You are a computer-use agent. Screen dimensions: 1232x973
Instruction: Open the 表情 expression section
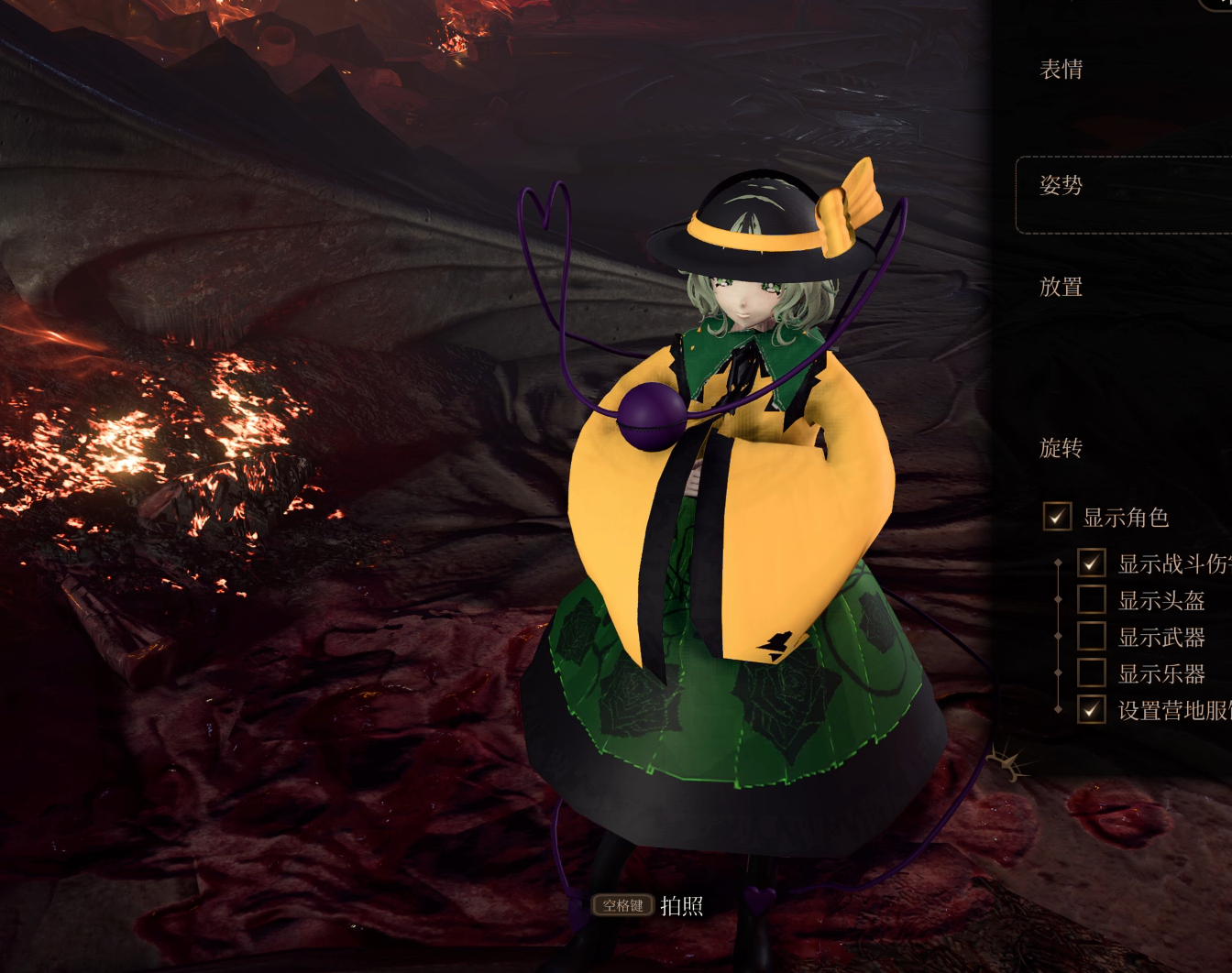[x=1061, y=70]
